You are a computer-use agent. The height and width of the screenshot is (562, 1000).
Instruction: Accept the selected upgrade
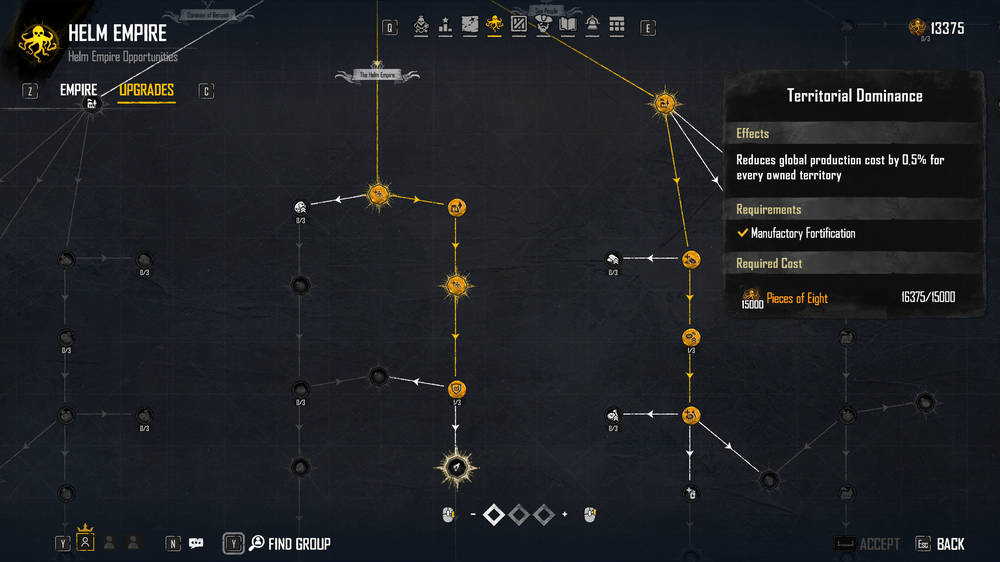879,544
